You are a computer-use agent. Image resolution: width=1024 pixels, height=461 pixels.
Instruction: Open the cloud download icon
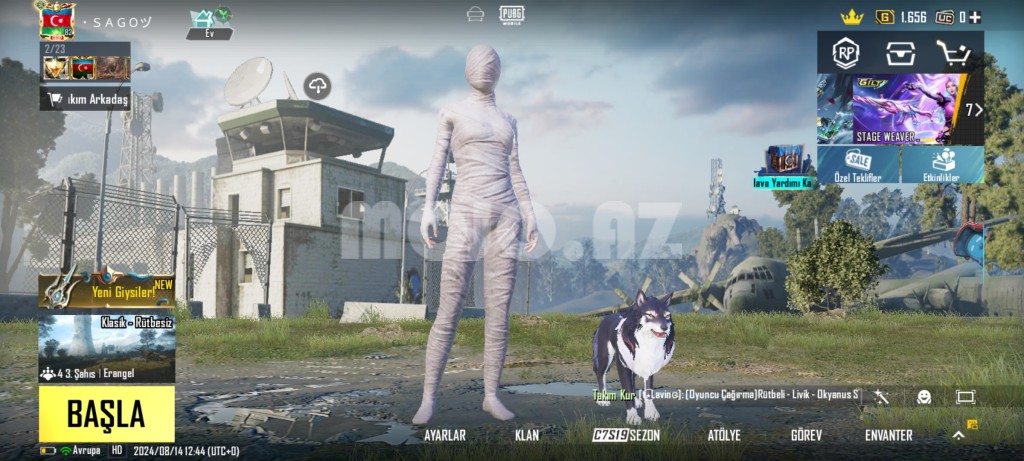point(318,86)
